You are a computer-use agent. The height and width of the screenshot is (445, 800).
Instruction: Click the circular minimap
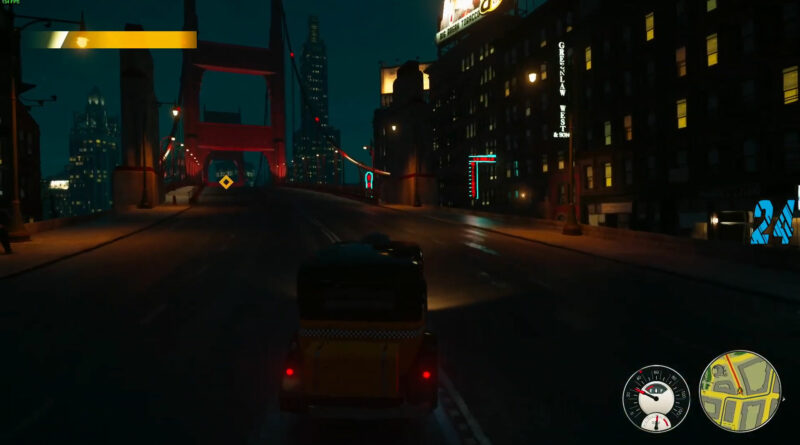coord(739,391)
